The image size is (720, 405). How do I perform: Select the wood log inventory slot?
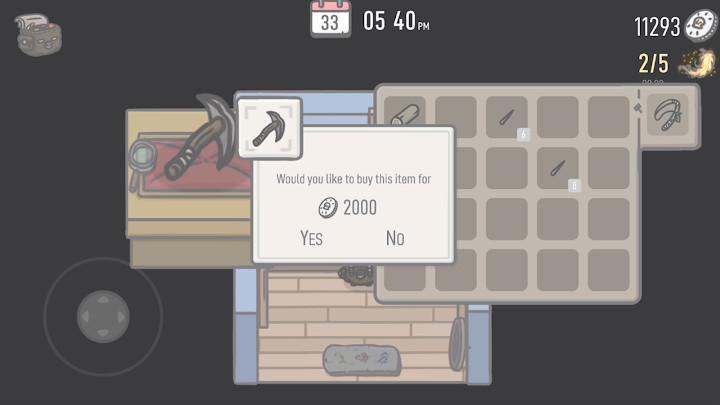click(405, 116)
